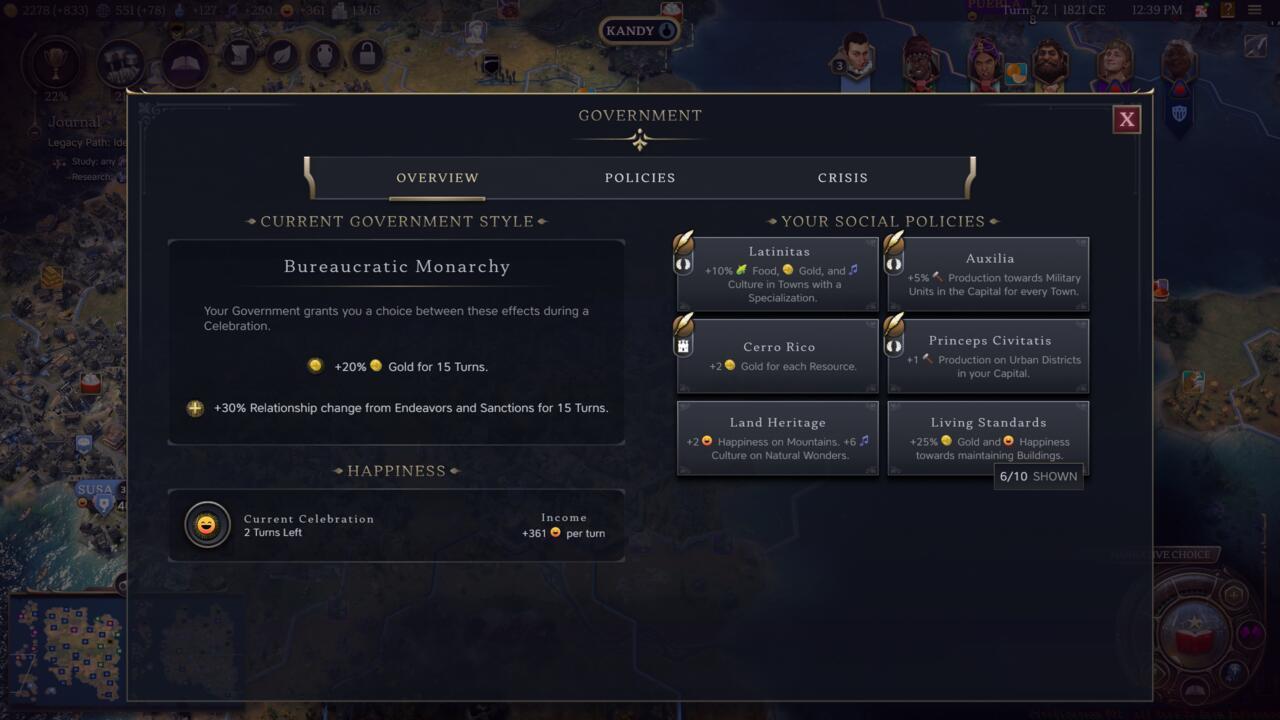Close the Government panel
The width and height of the screenshot is (1280, 720).
coord(1126,120)
